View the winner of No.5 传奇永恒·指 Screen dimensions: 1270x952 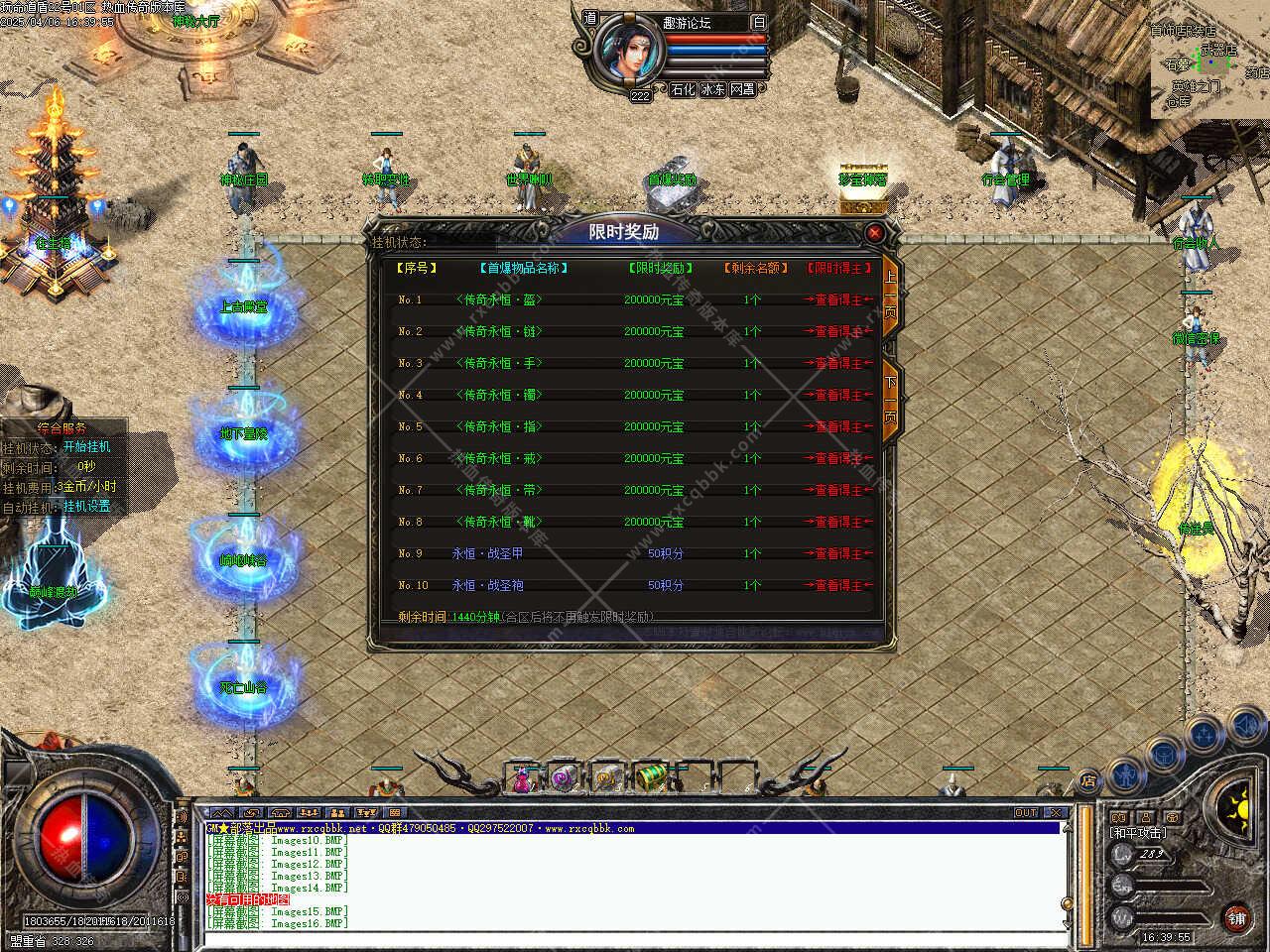pyautogui.click(x=838, y=426)
